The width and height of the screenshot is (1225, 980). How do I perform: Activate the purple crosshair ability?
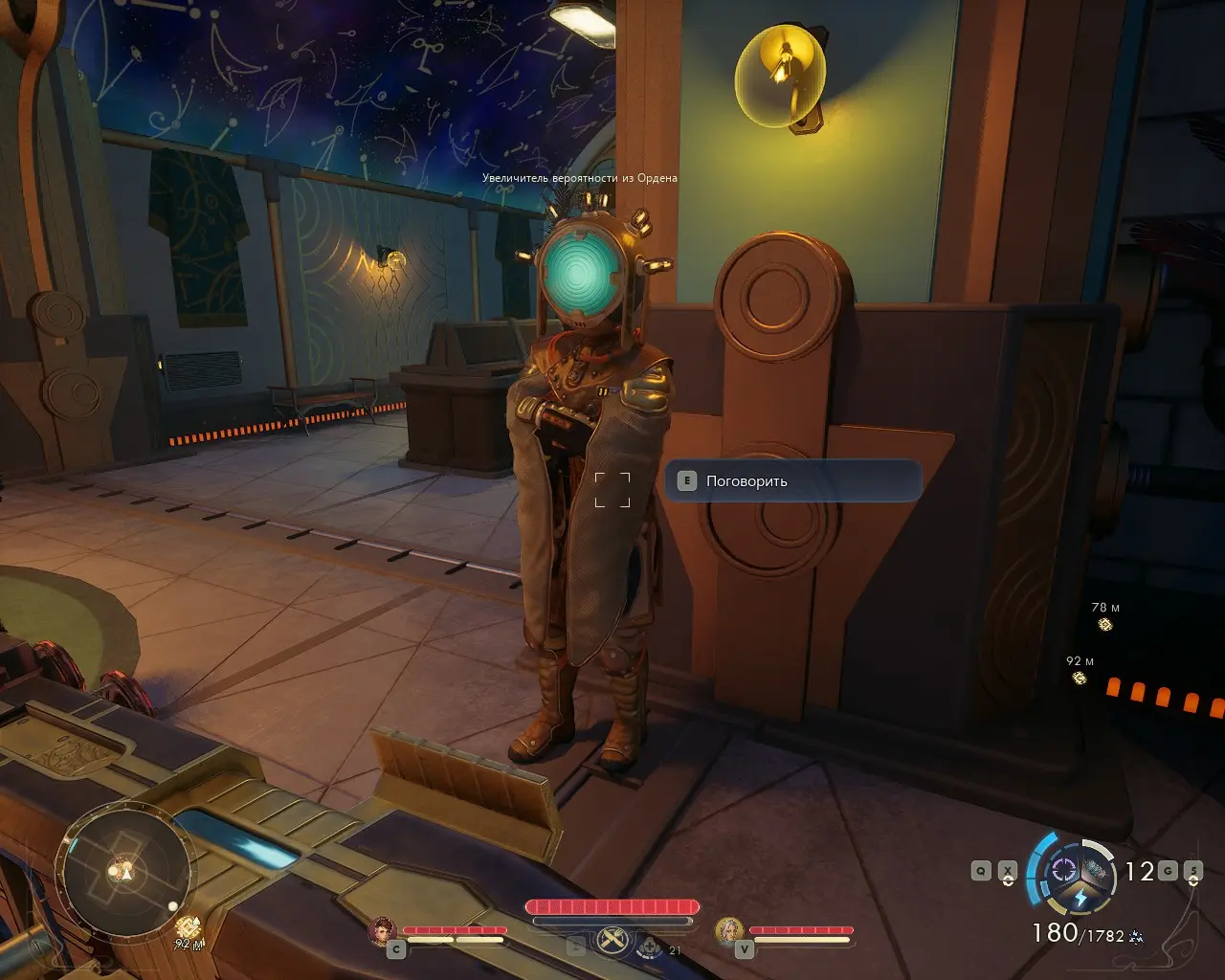tap(1062, 870)
